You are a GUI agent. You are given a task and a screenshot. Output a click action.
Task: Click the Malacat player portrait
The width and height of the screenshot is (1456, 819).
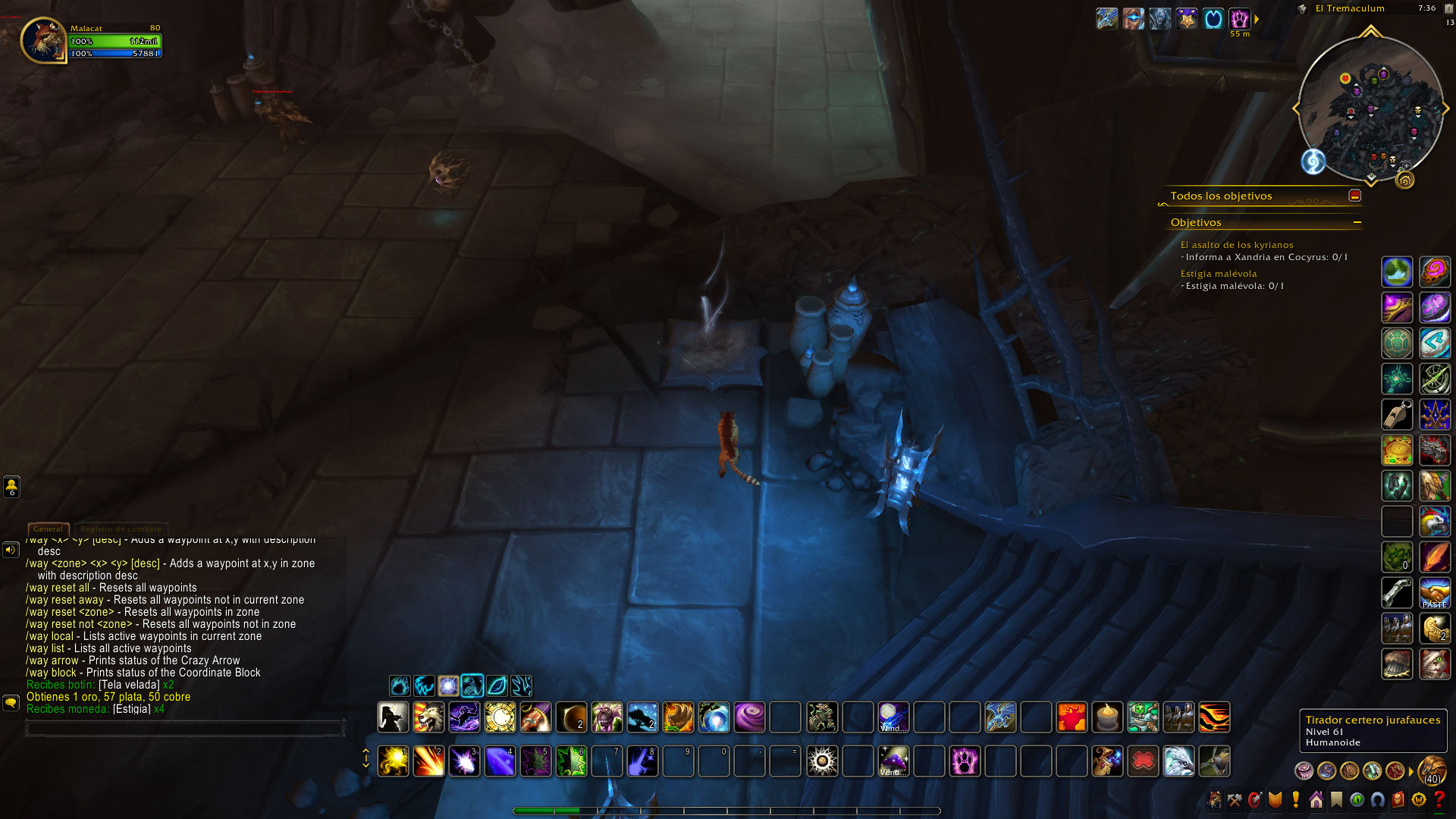tap(43, 40)
